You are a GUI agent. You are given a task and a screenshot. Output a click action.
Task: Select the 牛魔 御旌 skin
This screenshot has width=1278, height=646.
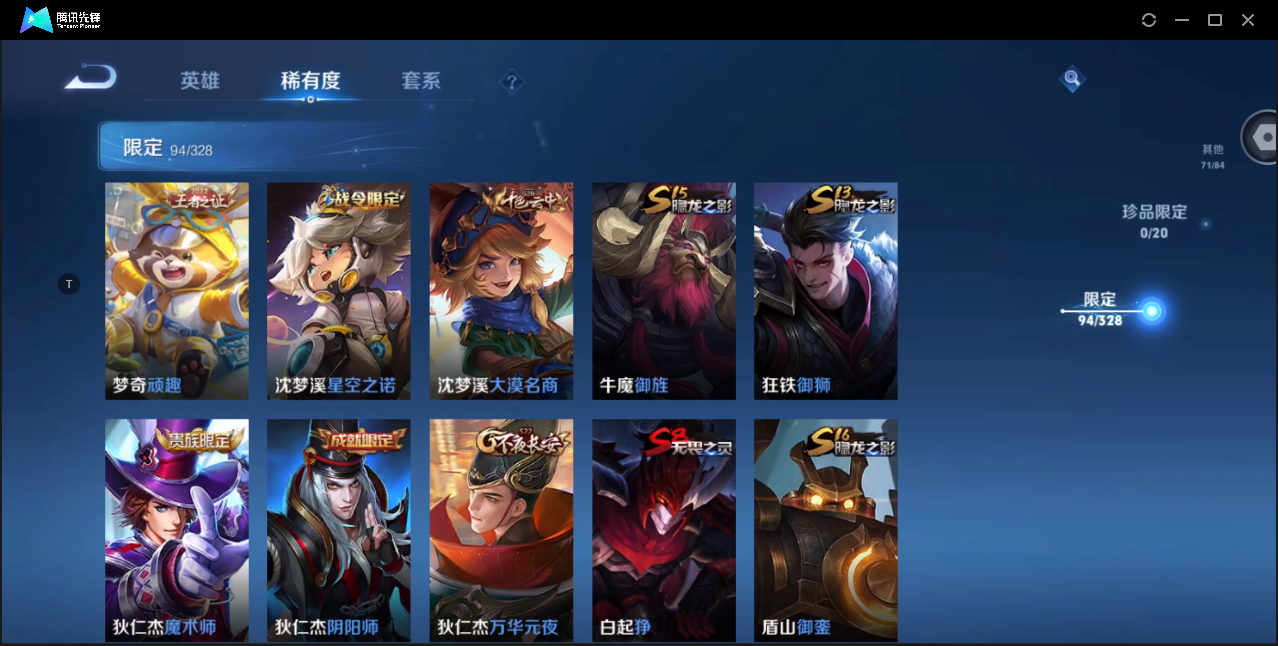[664, 291]
